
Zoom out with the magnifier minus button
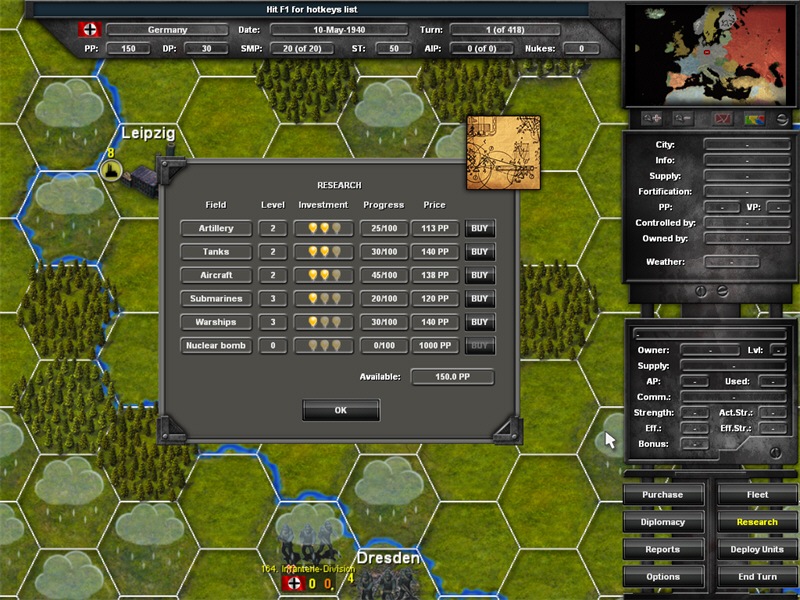(x=683, y=119)
